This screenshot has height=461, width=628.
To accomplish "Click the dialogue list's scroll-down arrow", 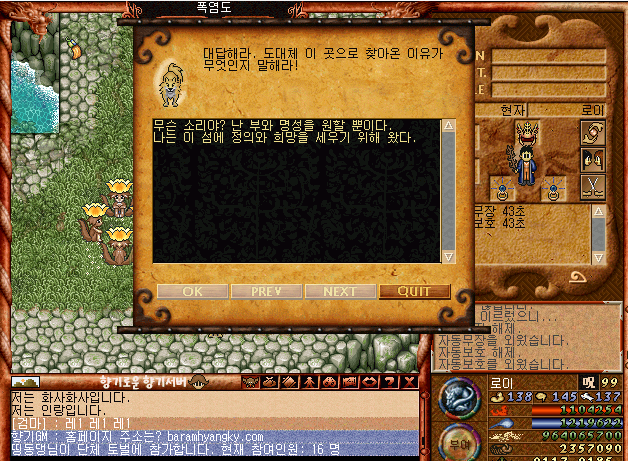I will (x=448, y=257).
